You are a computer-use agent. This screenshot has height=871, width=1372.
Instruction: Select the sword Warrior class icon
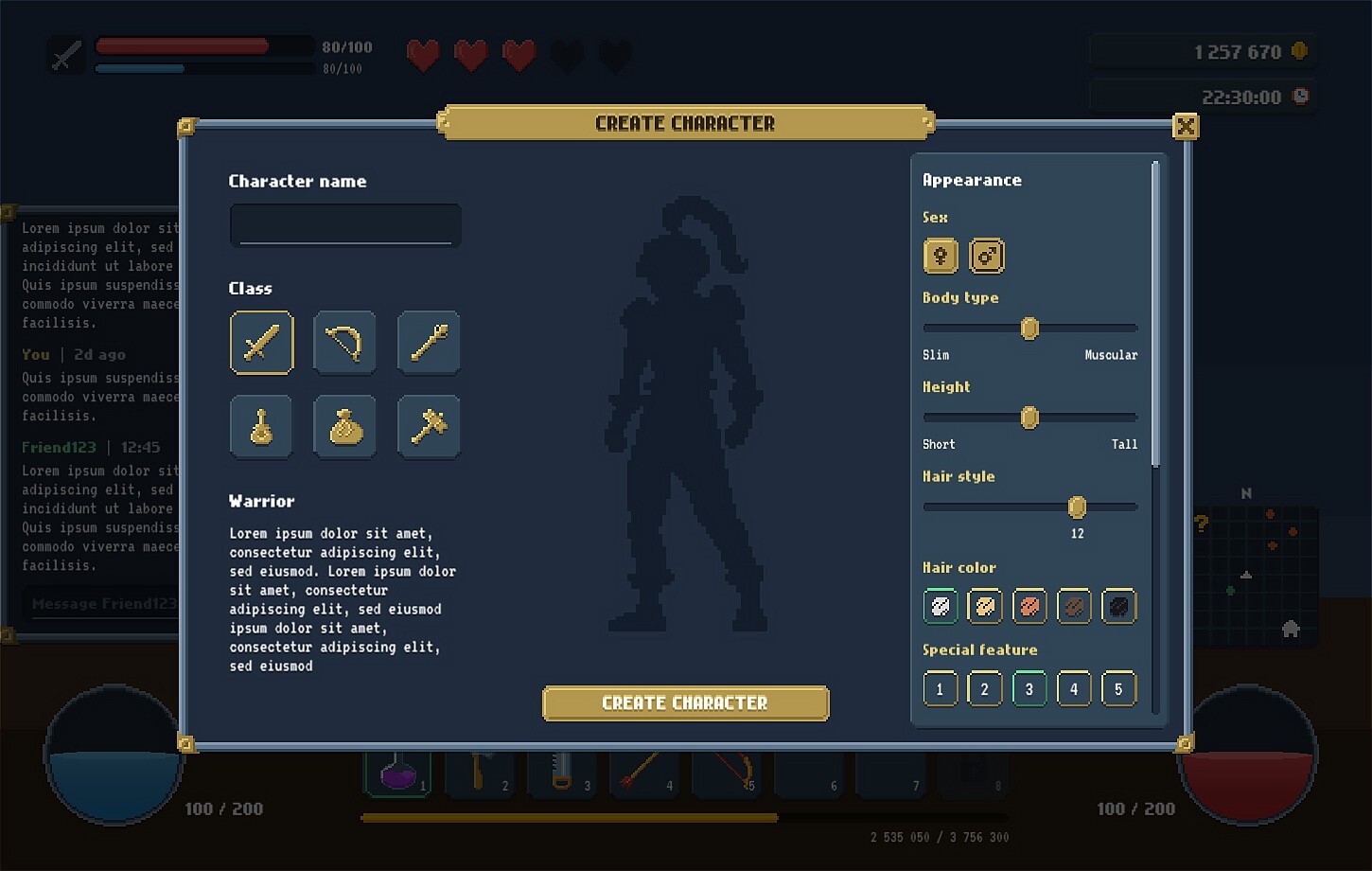(261, 343)
